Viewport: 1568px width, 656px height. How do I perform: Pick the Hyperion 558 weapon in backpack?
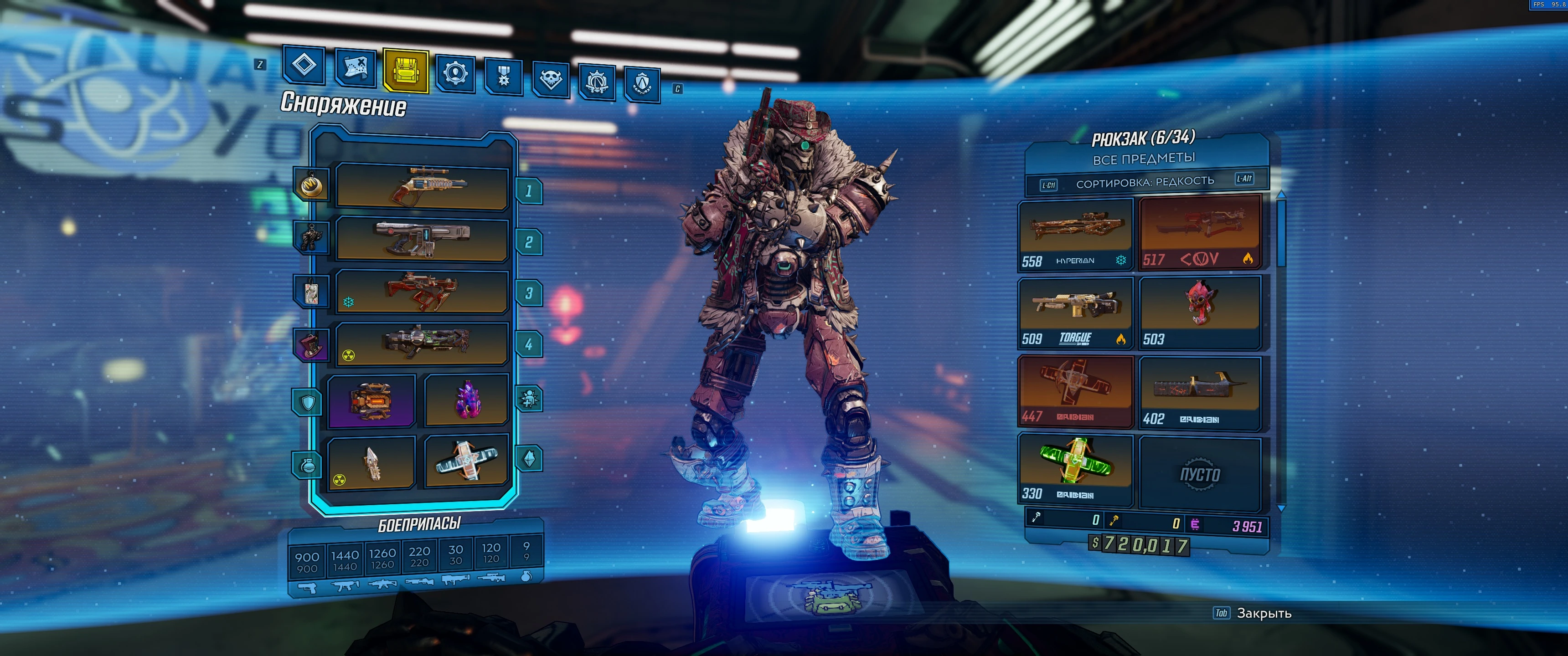(1075, 234)
